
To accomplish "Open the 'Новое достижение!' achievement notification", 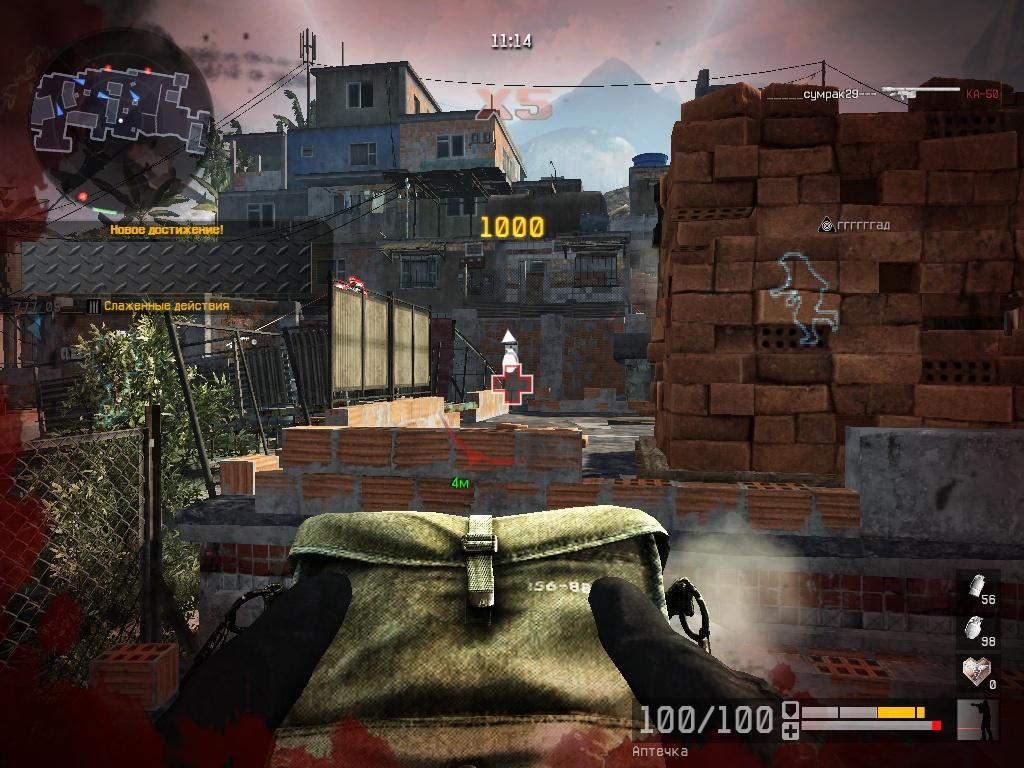I will [167, 230].
